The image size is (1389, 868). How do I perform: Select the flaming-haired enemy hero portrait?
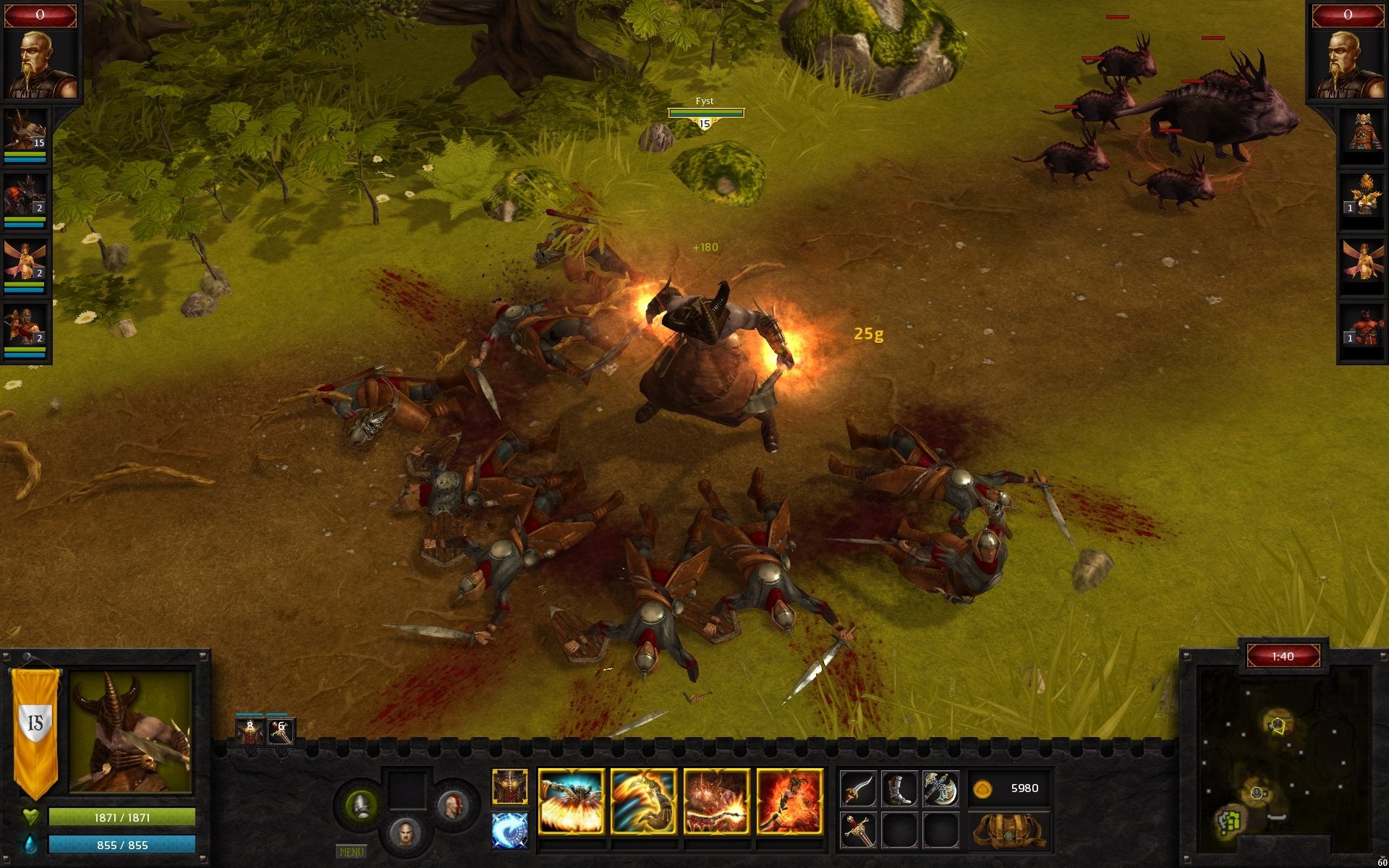click(x=1362, y=195)
